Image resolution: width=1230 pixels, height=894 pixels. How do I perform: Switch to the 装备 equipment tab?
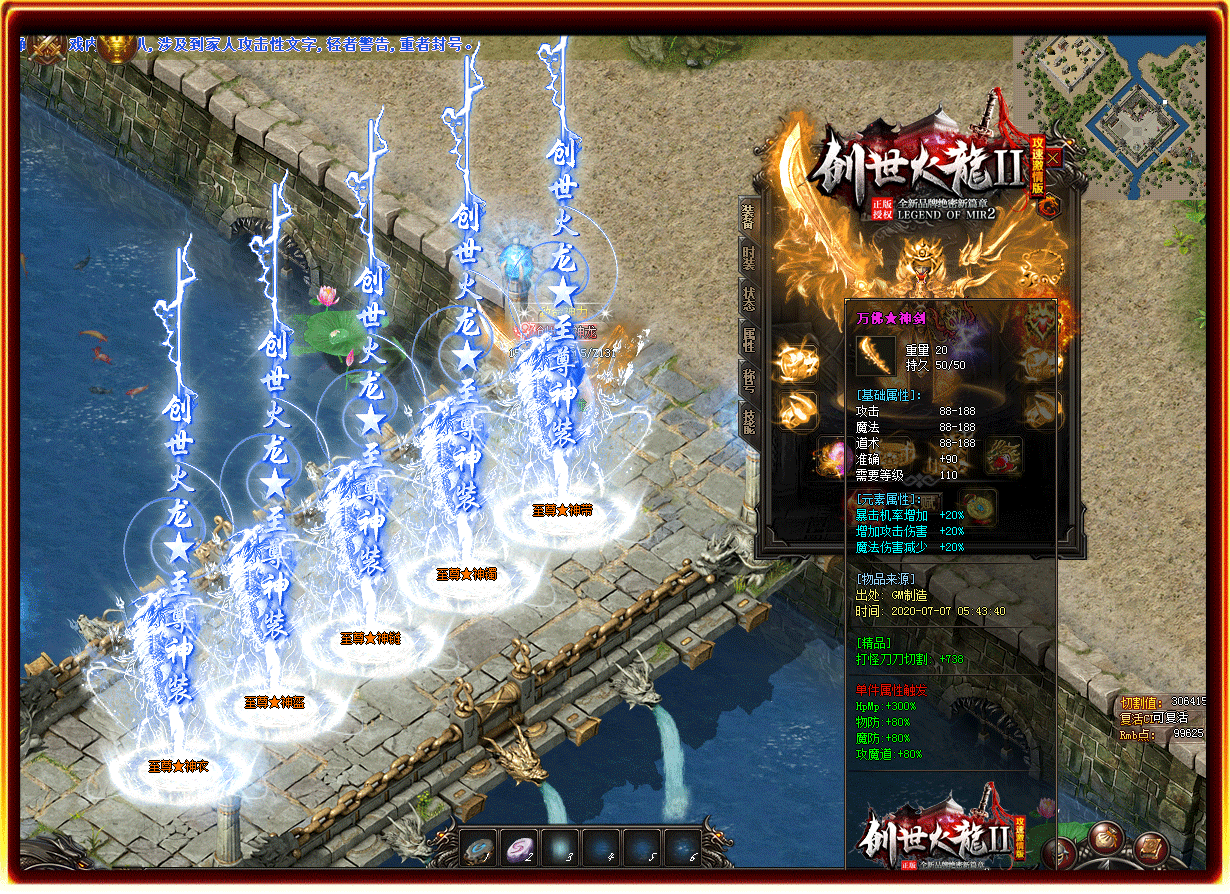747,216
